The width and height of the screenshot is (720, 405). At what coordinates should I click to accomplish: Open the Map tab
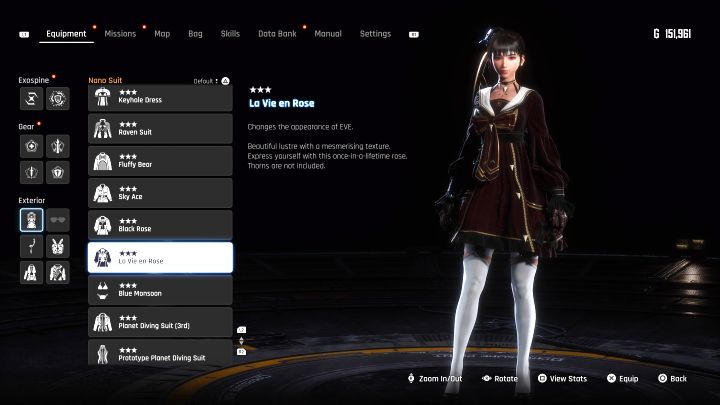(162, 34)
